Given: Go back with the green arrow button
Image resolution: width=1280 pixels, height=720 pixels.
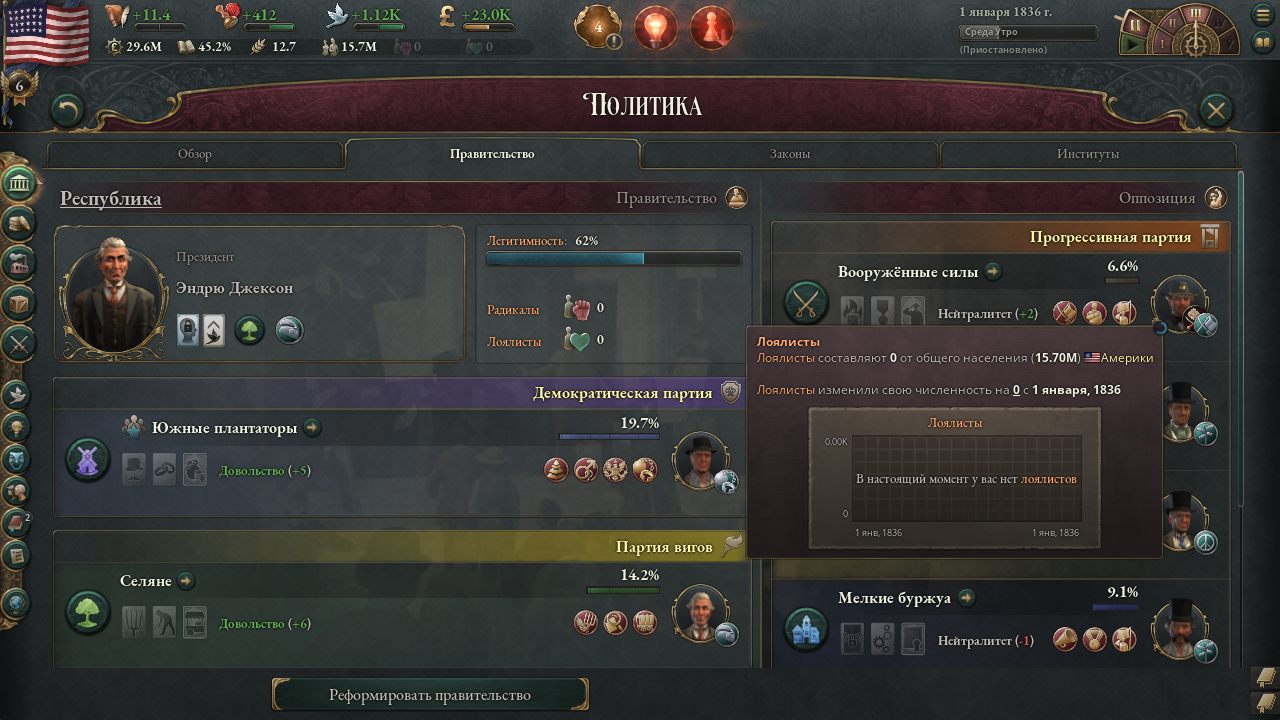Looking at the screenshot, I should [x=66, y=109].
